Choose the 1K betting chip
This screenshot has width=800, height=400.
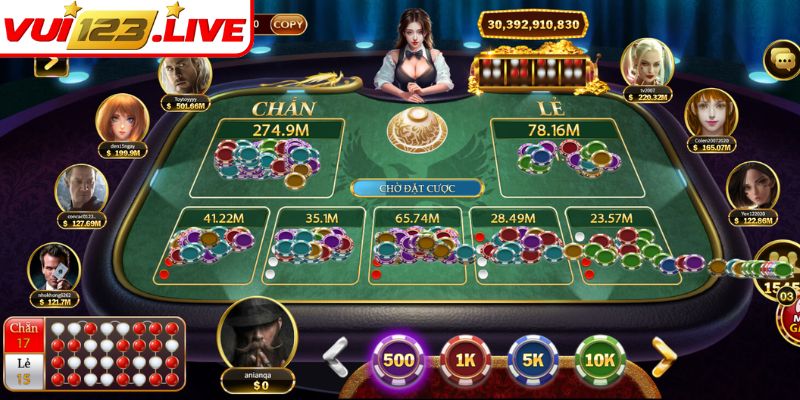(463, 360)
